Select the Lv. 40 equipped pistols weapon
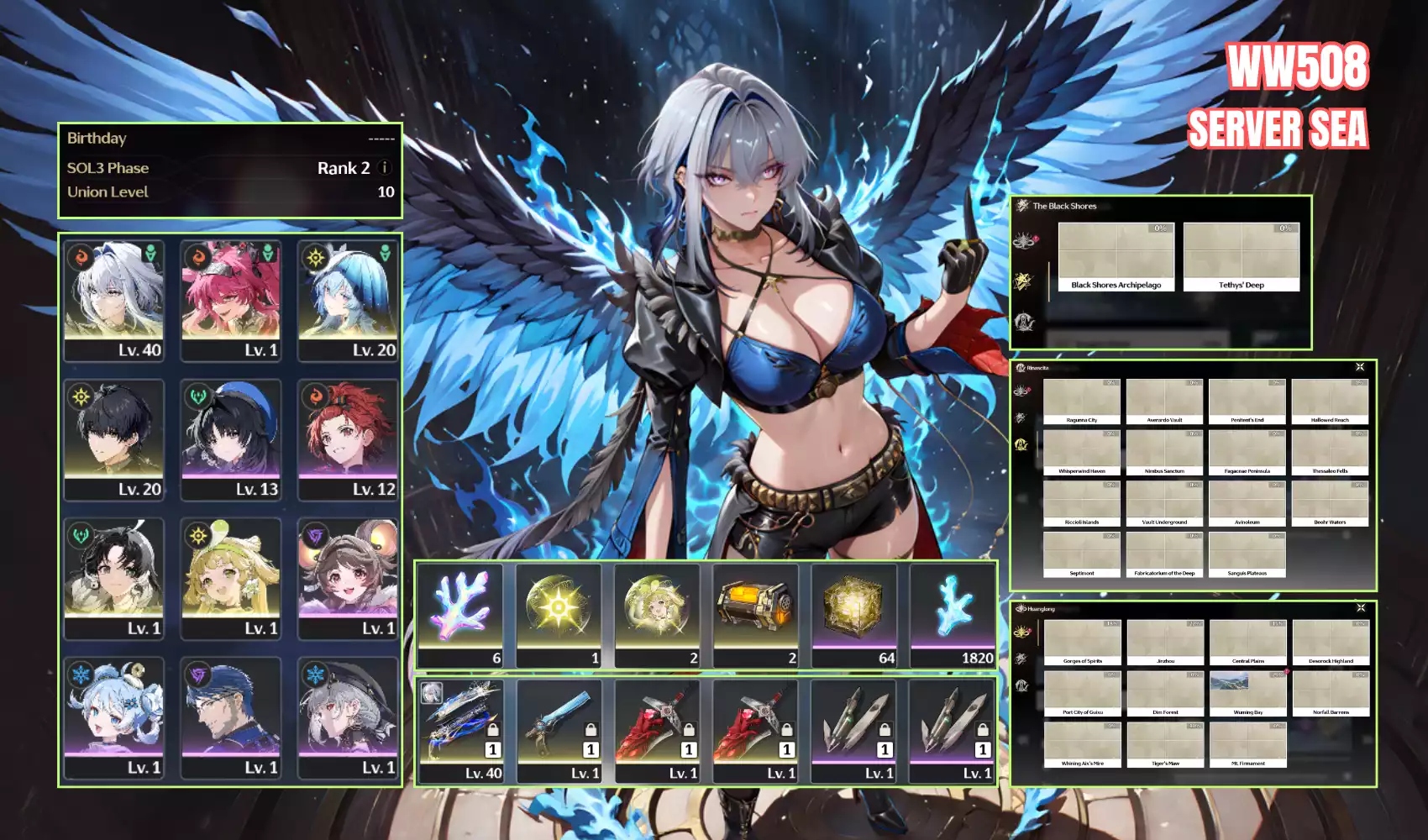 point(461,730)
